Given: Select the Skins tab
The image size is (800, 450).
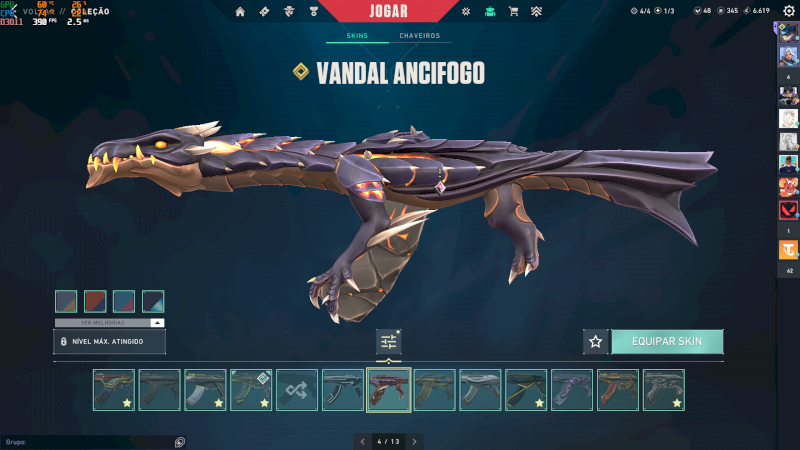Looking at the screenshot, I should click(357, 36).
